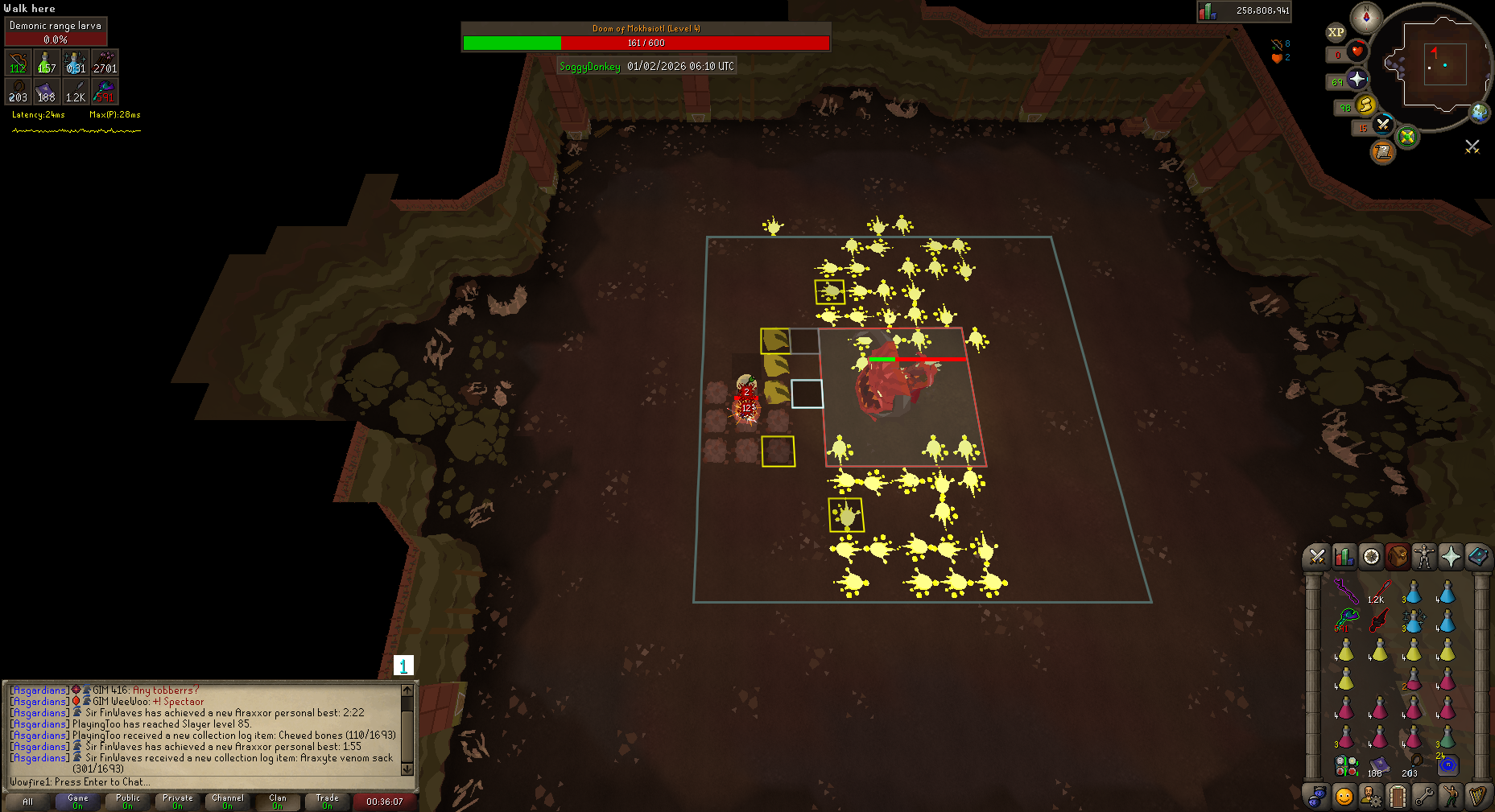Click the compass to face north
This screenshot has width=1495, height=812.
pyautogui.click(x=1366, y=17)
